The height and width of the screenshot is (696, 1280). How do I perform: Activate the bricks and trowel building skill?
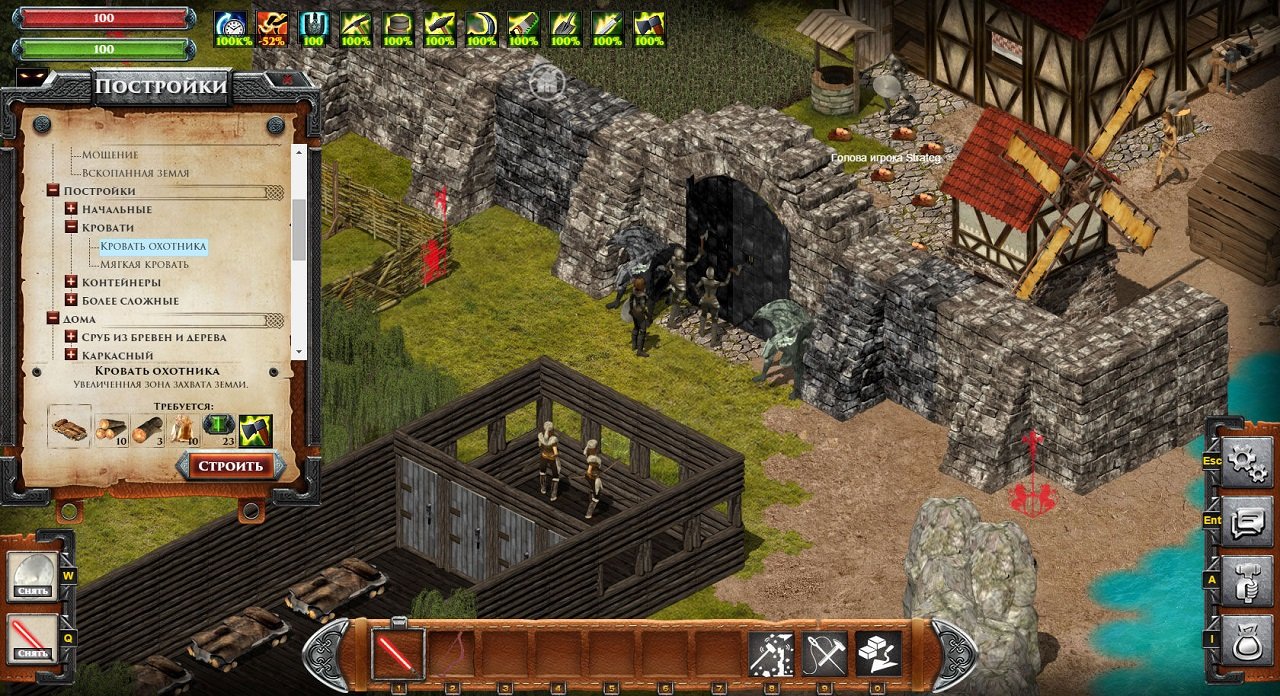click(878, 654)
